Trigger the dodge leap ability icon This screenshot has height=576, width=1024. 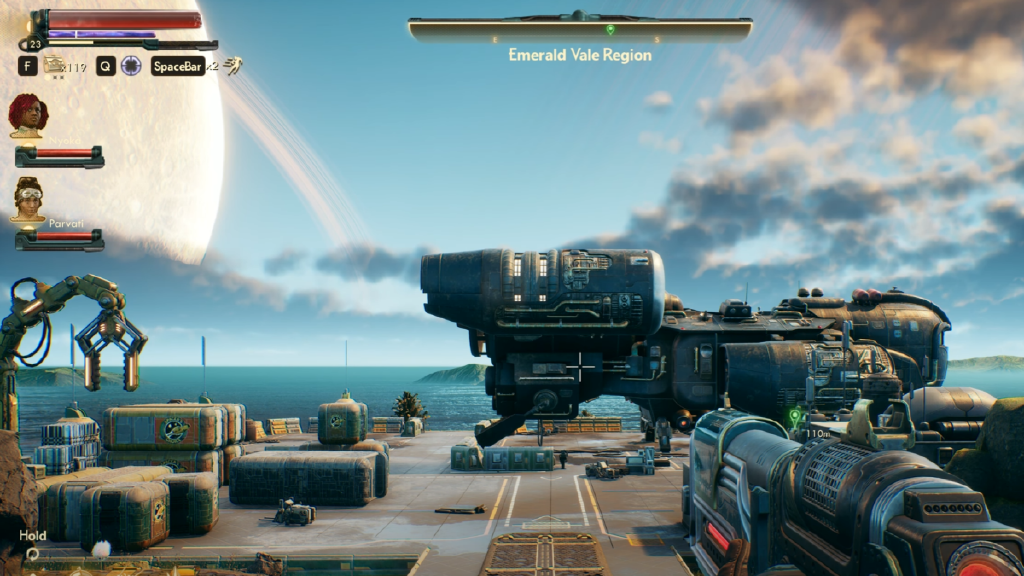[233, 66]
